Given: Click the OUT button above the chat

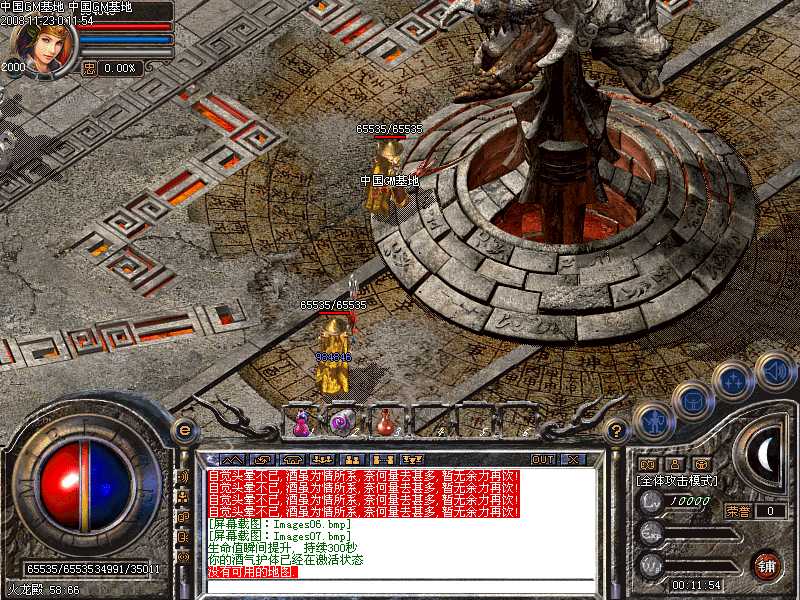Looking at the screenshot, I should [542, 459].
